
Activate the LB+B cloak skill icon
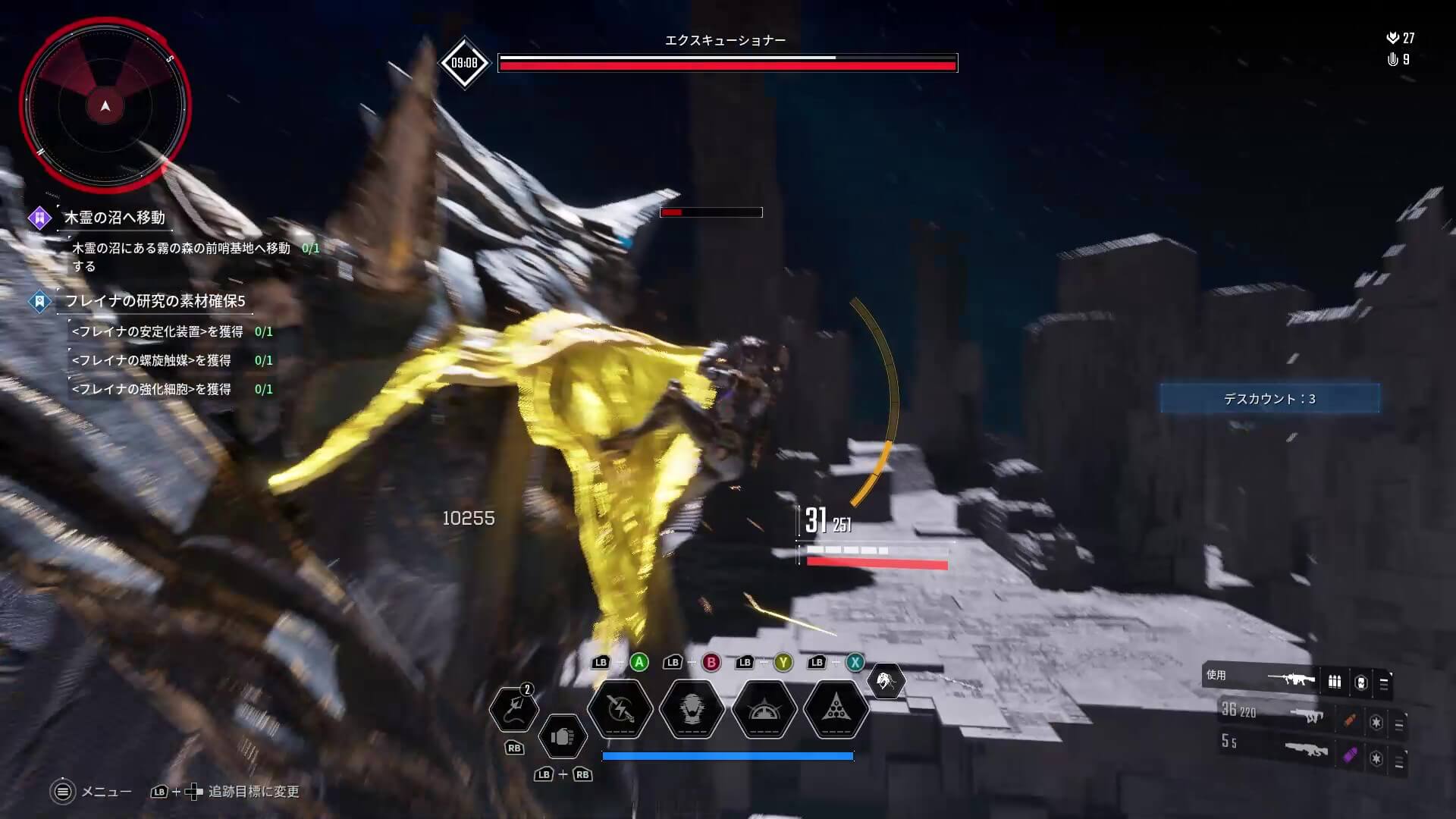click(692, 711)
